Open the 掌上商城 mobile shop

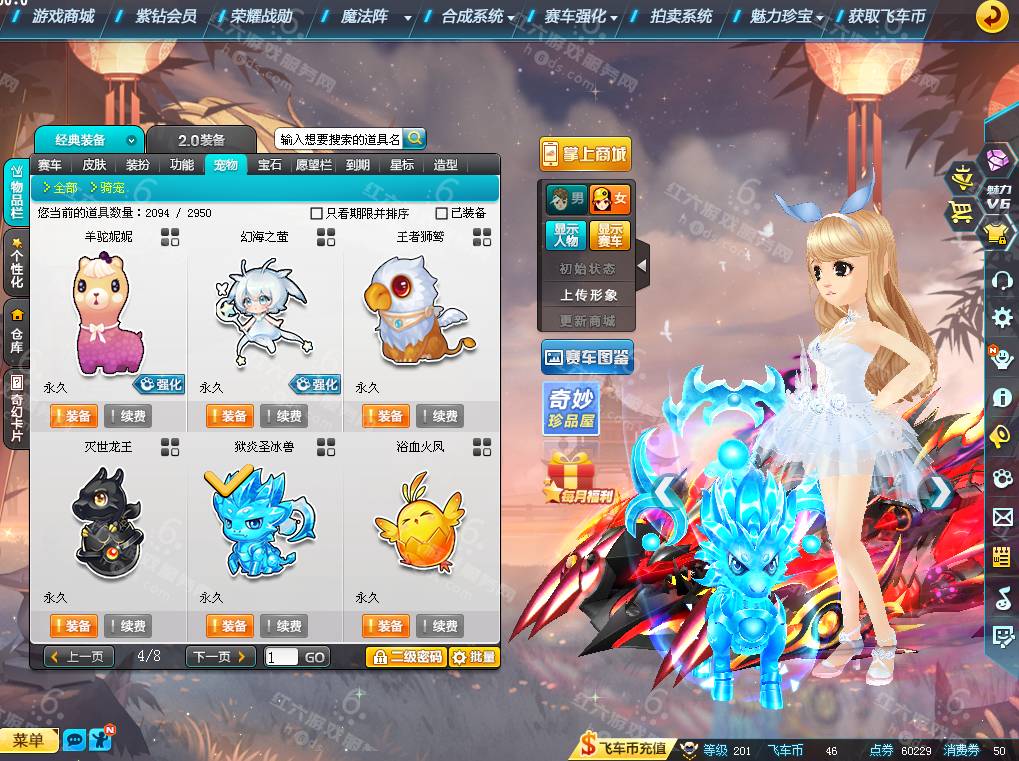click(x=586, y=153)
